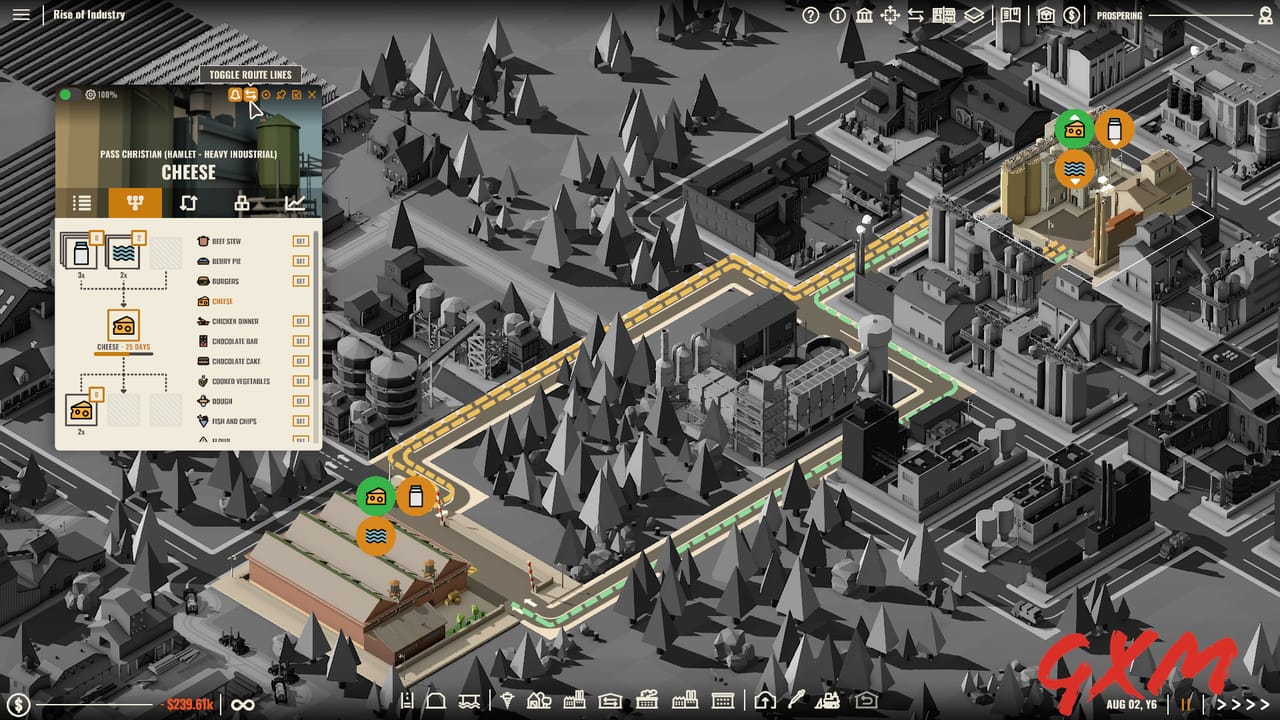This screenshot has height=720, width=1280.
Task: Toggle route lines for the Cheese factory
Action: [x=250, y=95]
